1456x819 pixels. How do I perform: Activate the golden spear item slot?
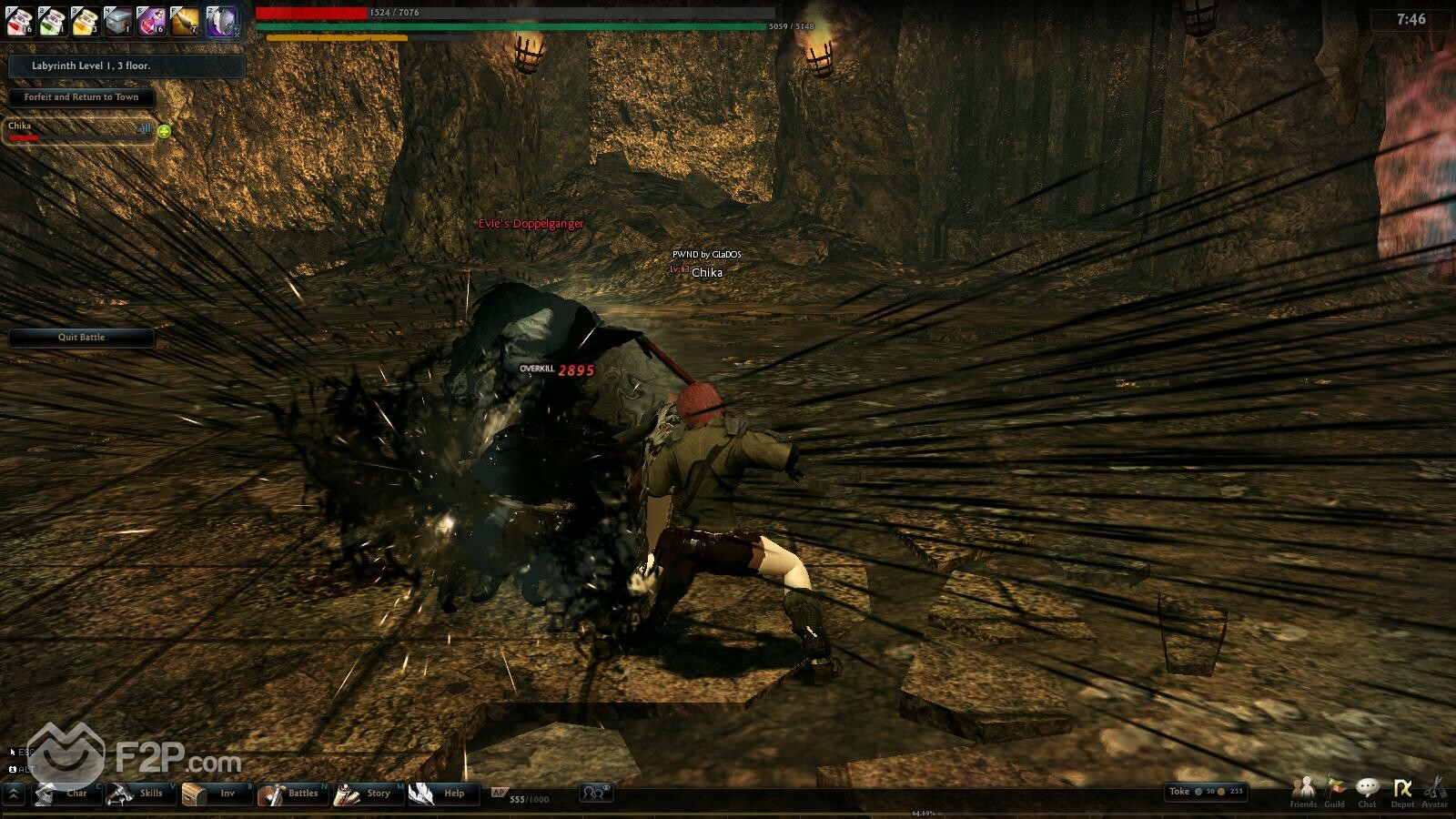(185, 21)
